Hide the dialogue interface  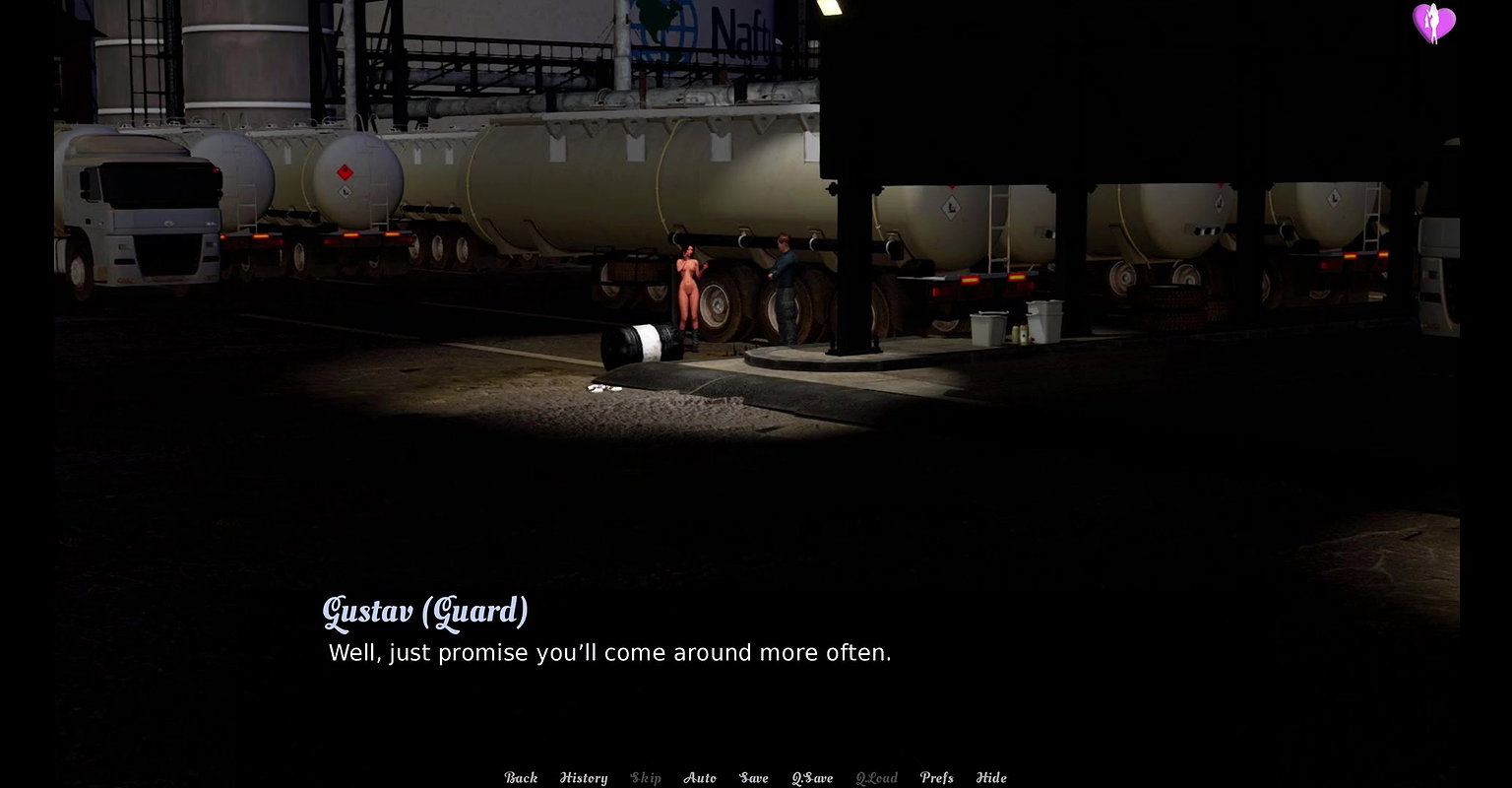(x=991, y=778)
